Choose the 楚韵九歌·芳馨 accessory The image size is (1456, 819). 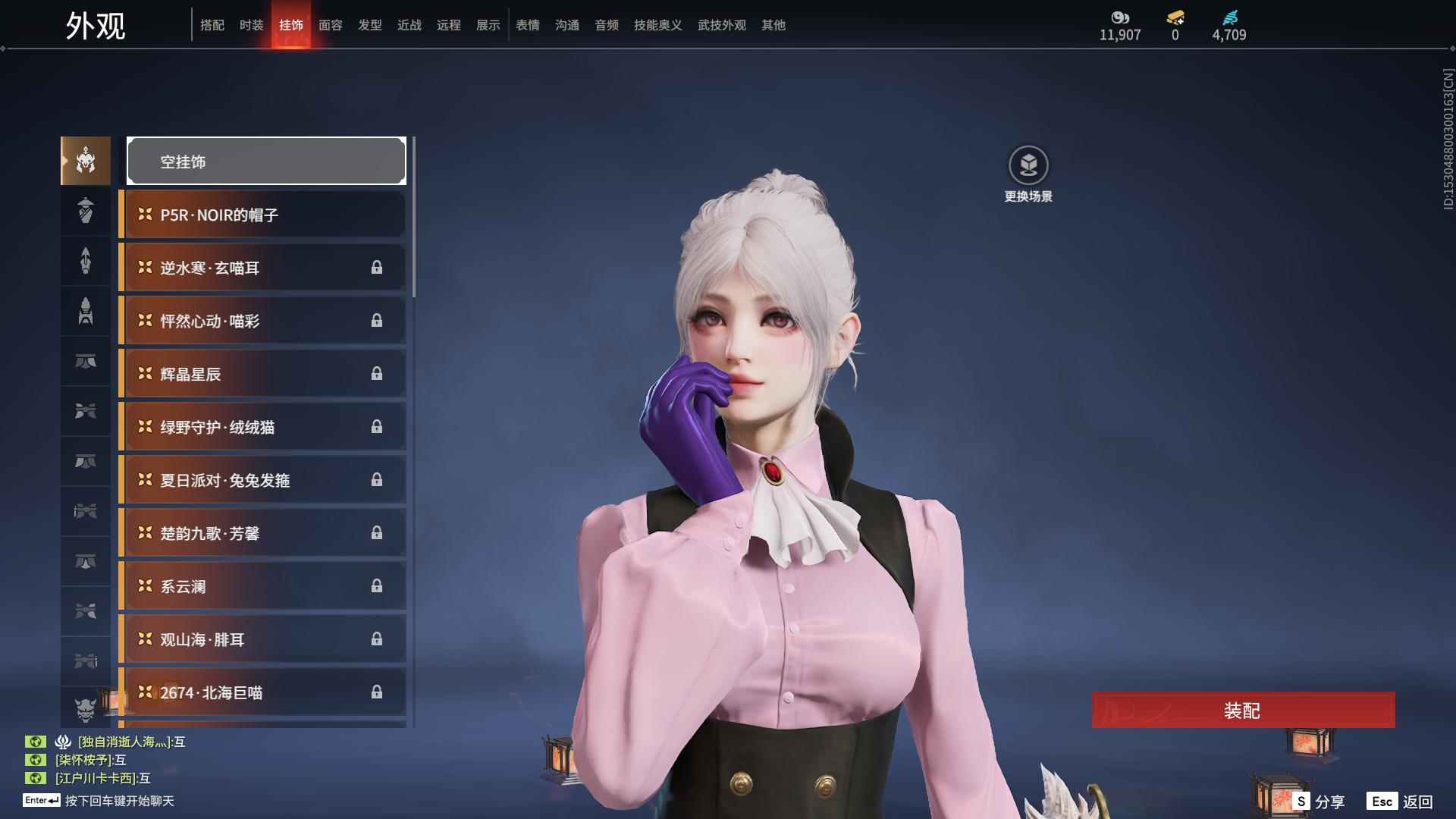point(262,533)
